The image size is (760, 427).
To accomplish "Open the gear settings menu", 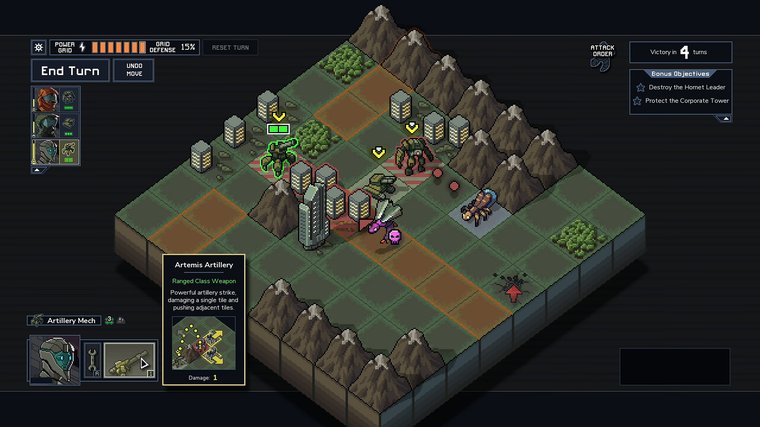I will 39,47.
